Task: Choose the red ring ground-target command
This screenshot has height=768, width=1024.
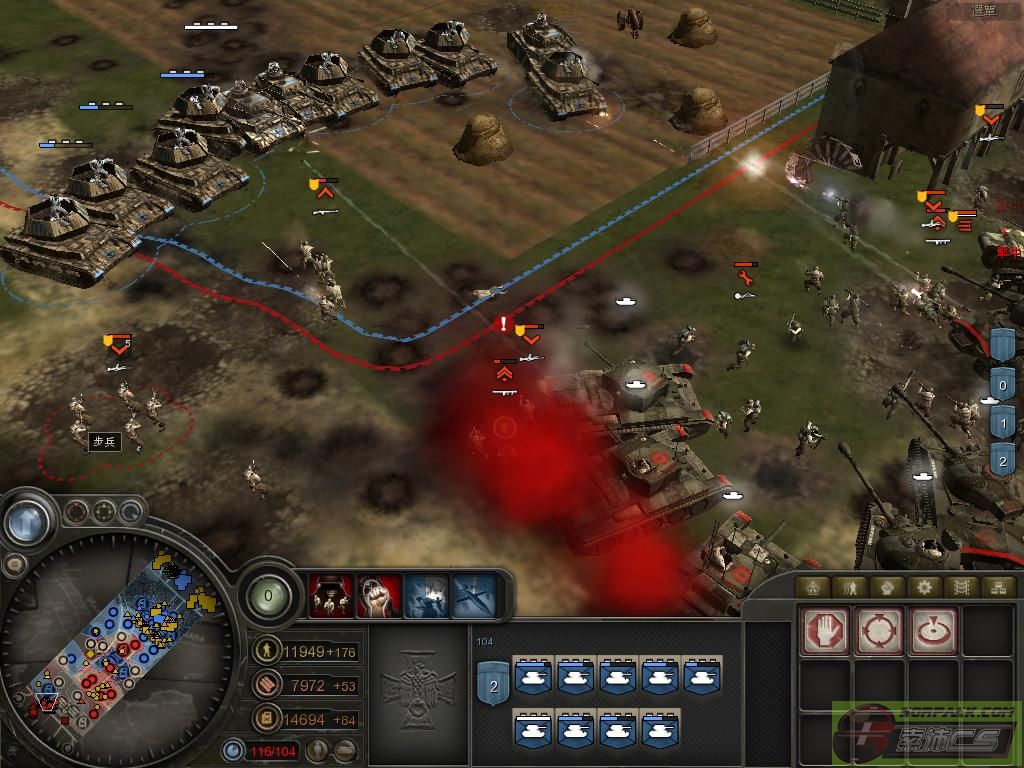Action: pyautogui.click(x=933, y=631)
